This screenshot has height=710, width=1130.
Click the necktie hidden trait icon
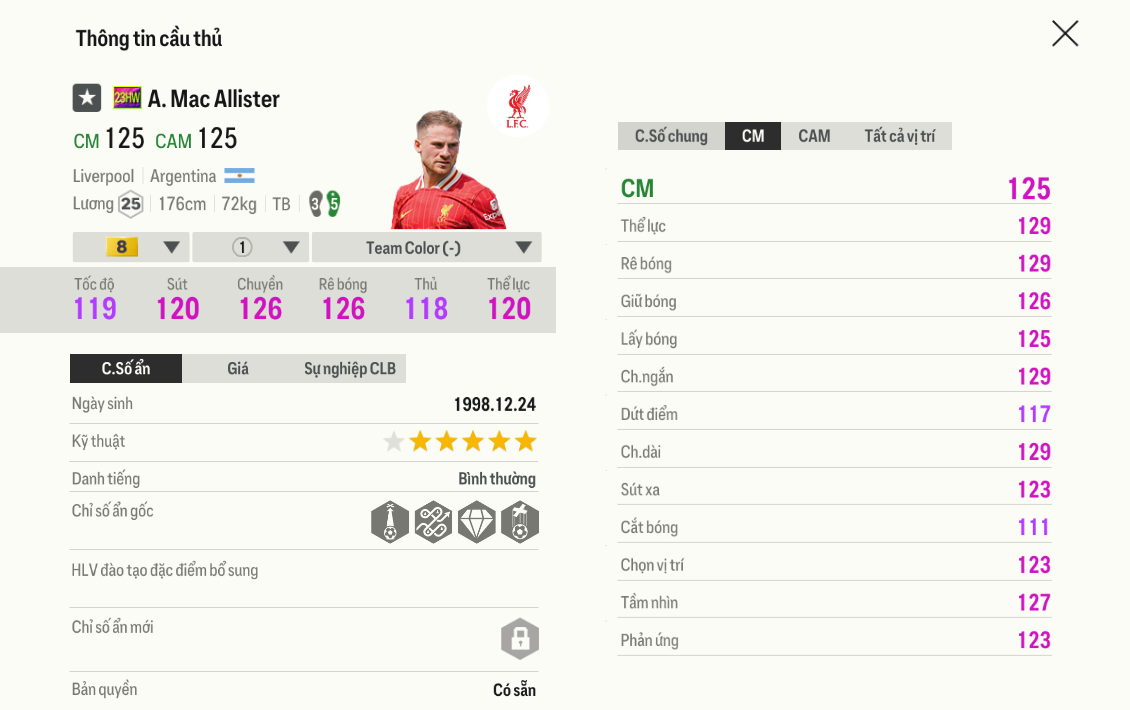coord(390,522)
